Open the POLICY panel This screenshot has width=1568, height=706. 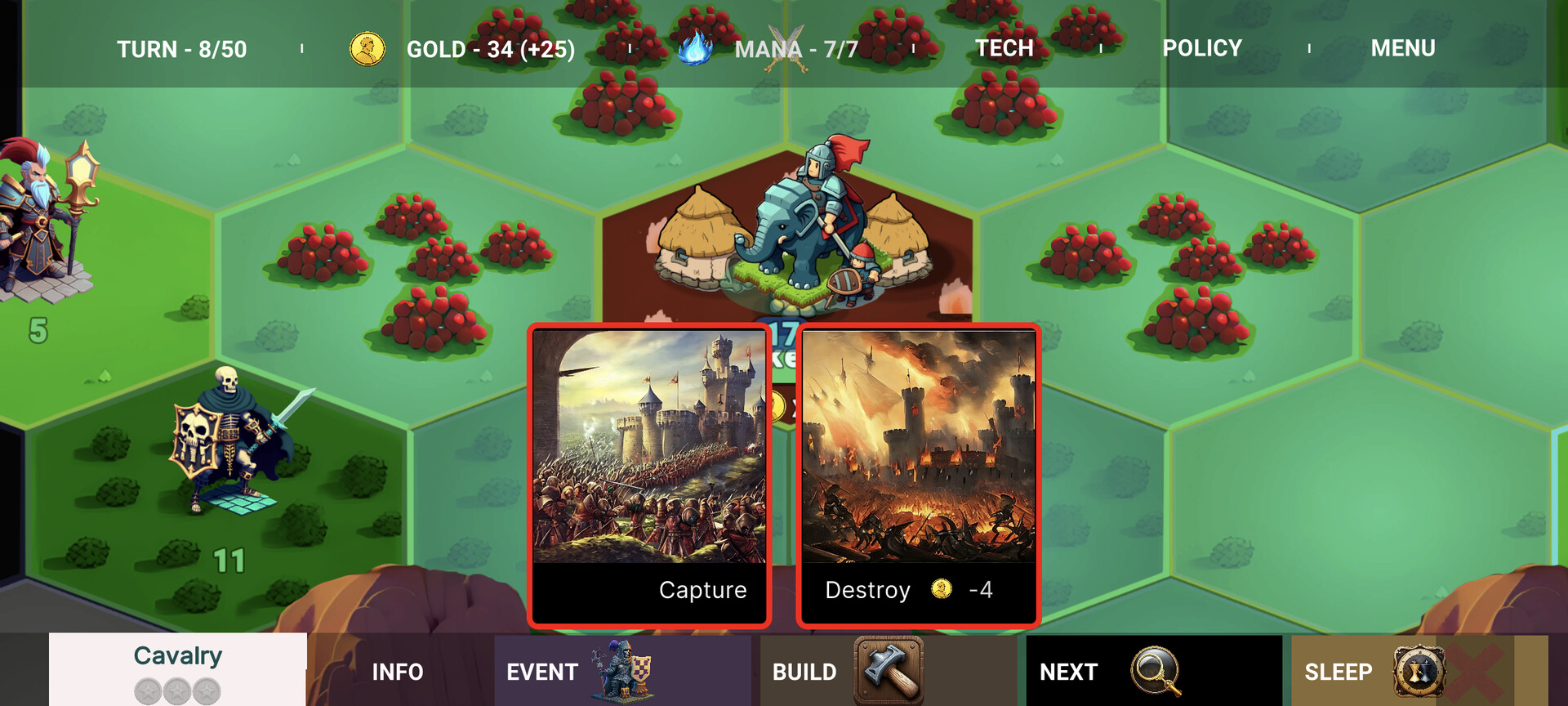tap(1202, 48)
